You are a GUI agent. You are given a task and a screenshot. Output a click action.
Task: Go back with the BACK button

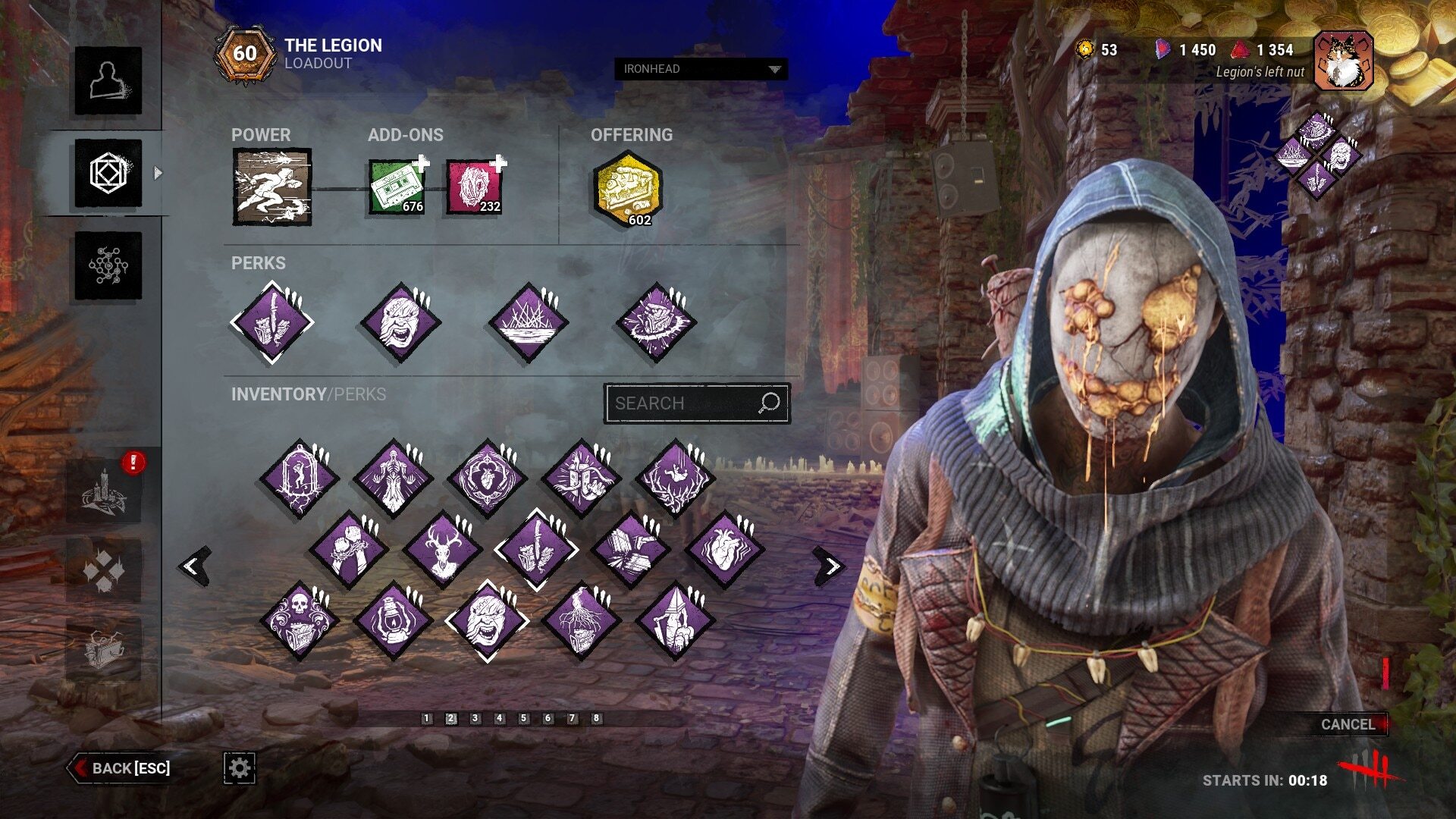(x=121, y=768)
